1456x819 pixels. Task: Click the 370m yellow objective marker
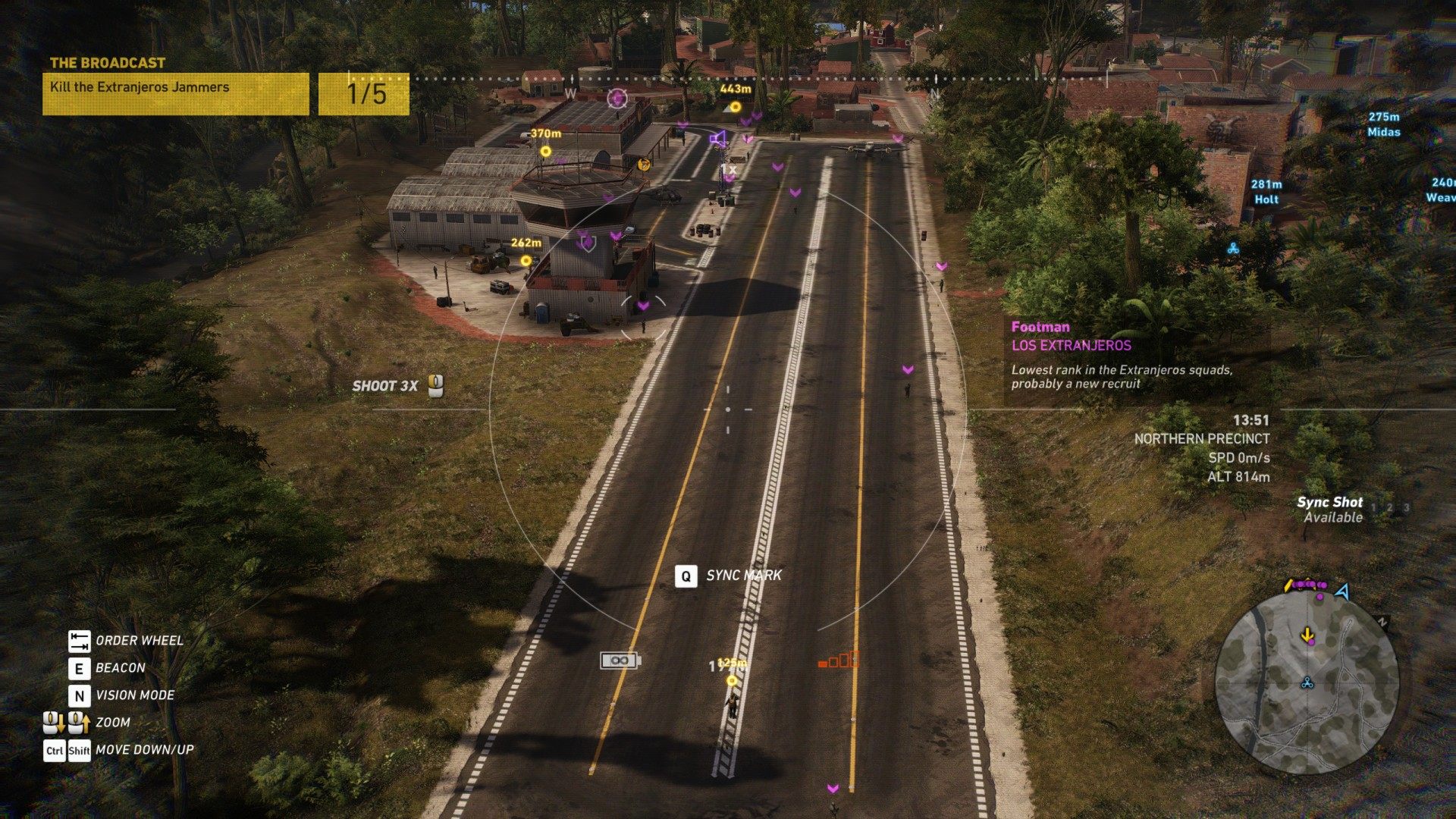pyautogui.click(x=545, y=151)
